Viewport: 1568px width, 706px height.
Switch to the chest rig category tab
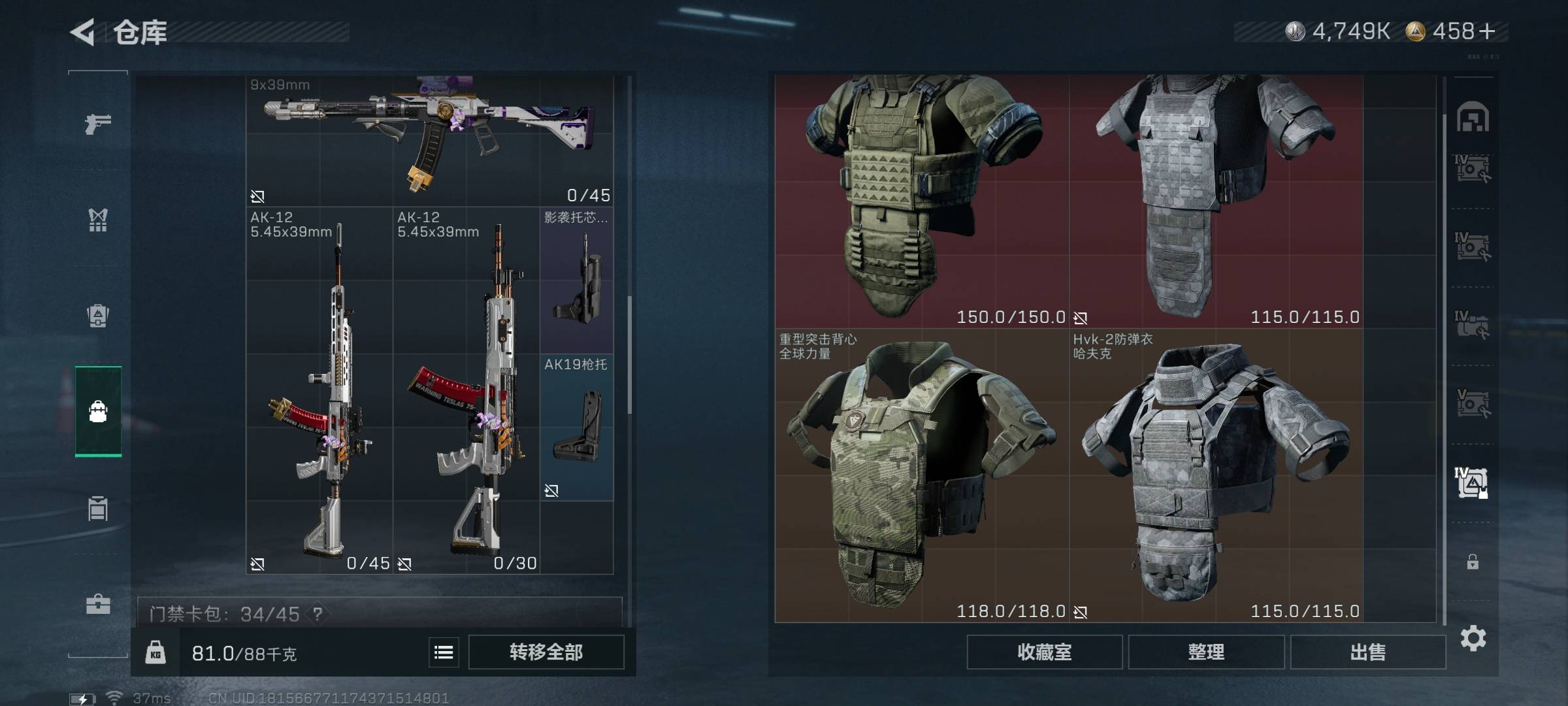click(98, 220)
